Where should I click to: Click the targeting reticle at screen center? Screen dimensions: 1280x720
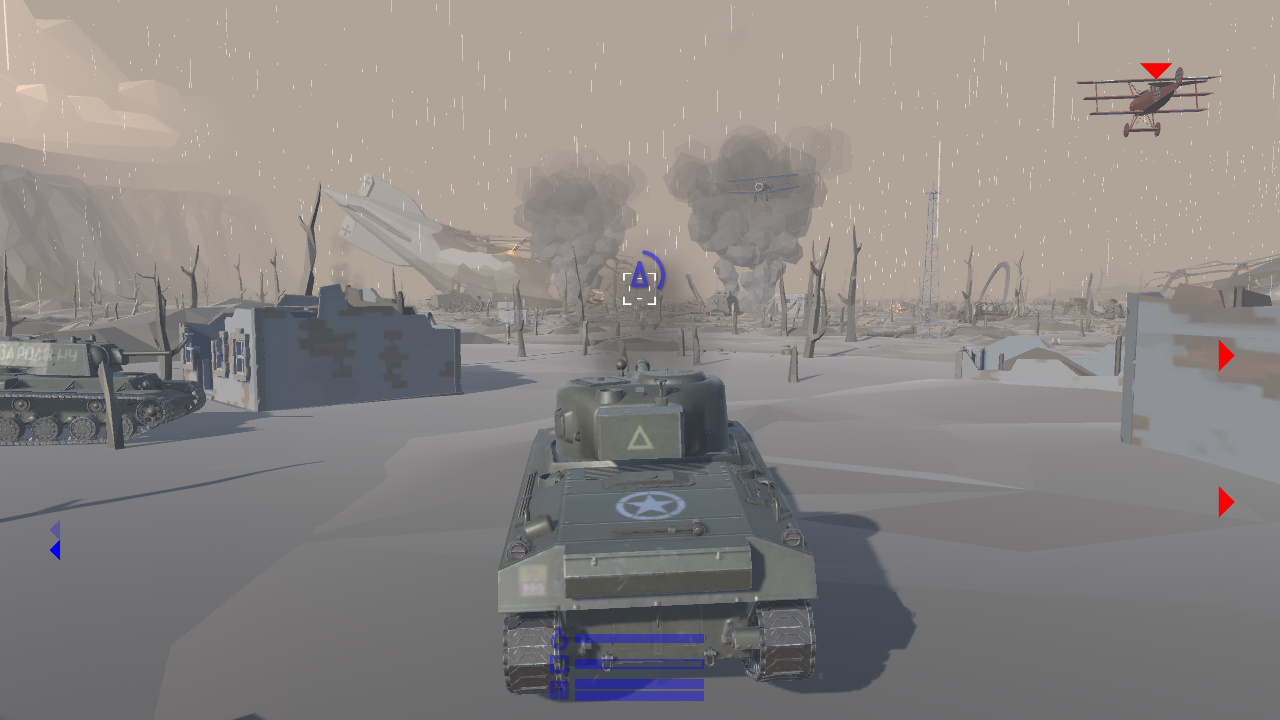(638, 288)
